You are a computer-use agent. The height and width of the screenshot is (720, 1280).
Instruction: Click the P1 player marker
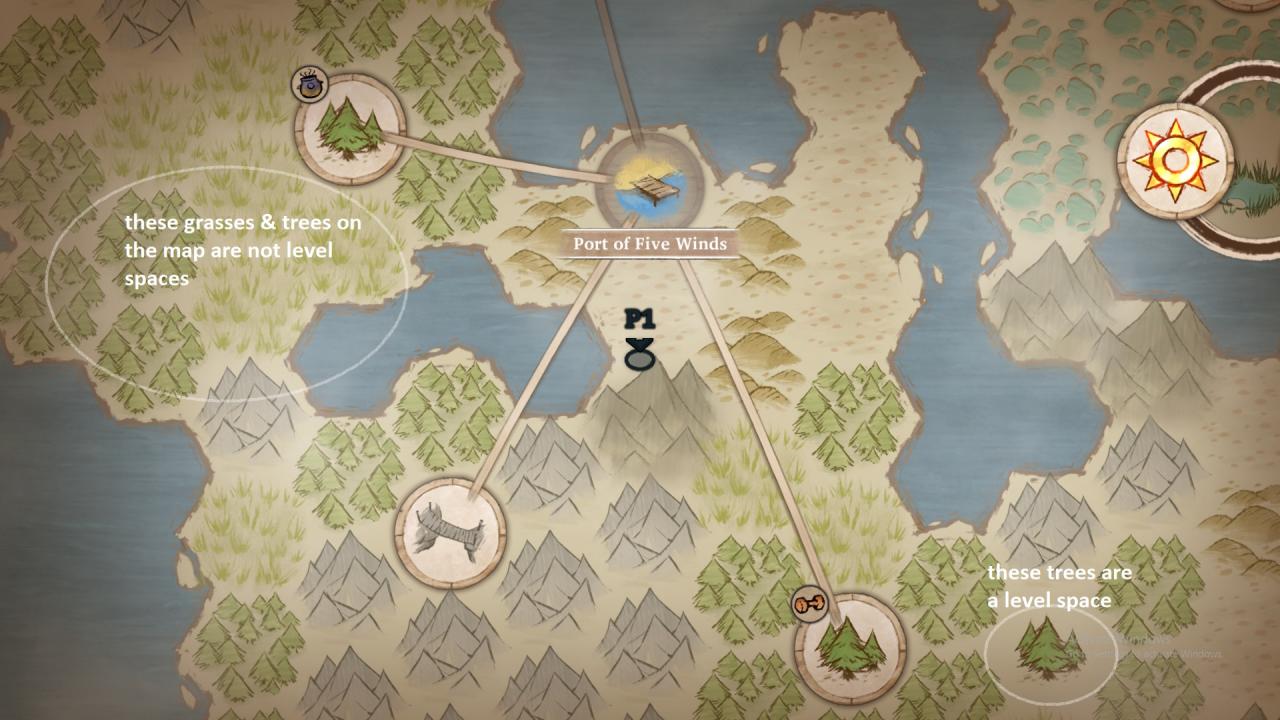click(x=639, y=340)
